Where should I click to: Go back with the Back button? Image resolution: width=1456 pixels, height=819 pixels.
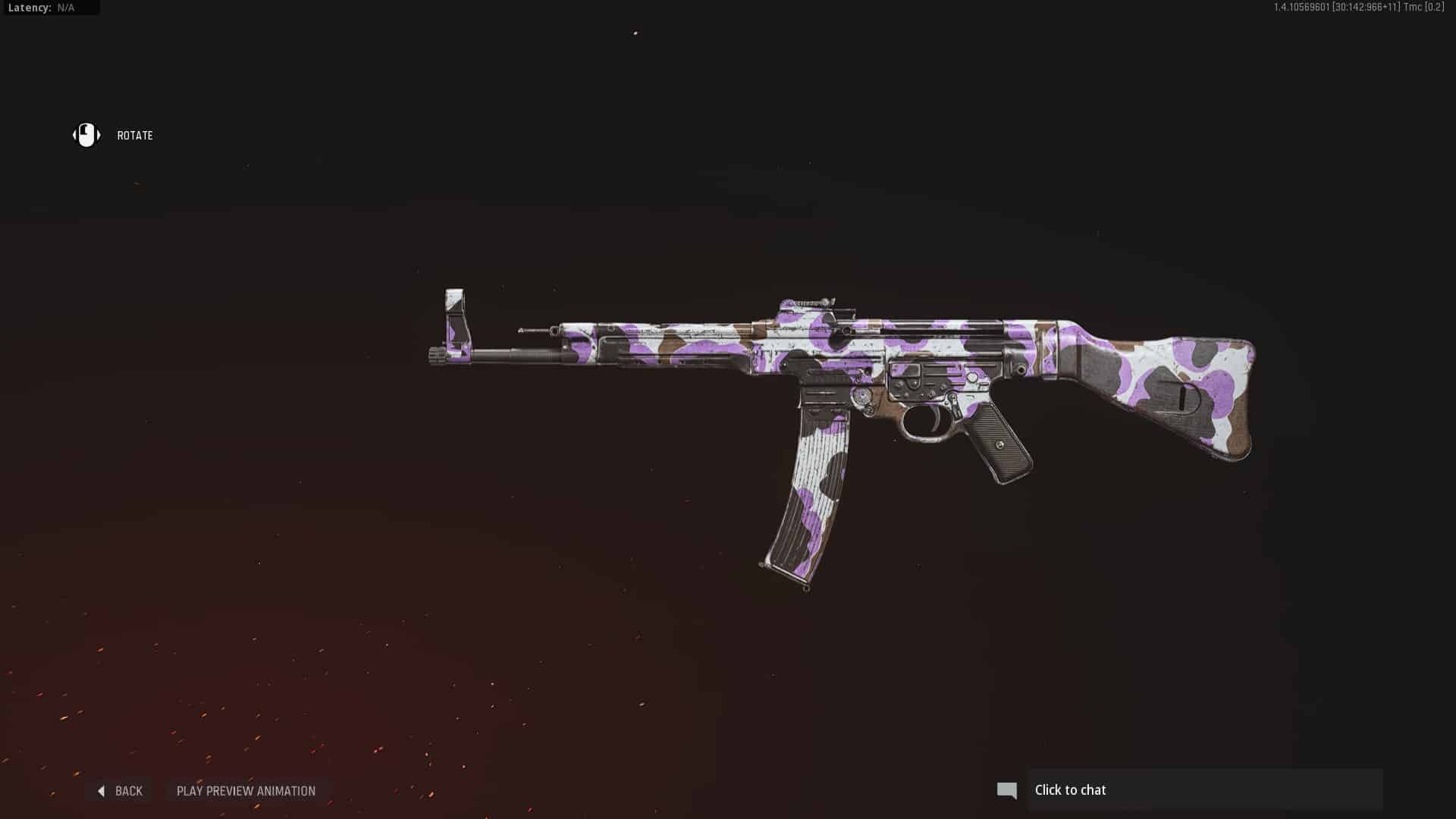(121, 791)
